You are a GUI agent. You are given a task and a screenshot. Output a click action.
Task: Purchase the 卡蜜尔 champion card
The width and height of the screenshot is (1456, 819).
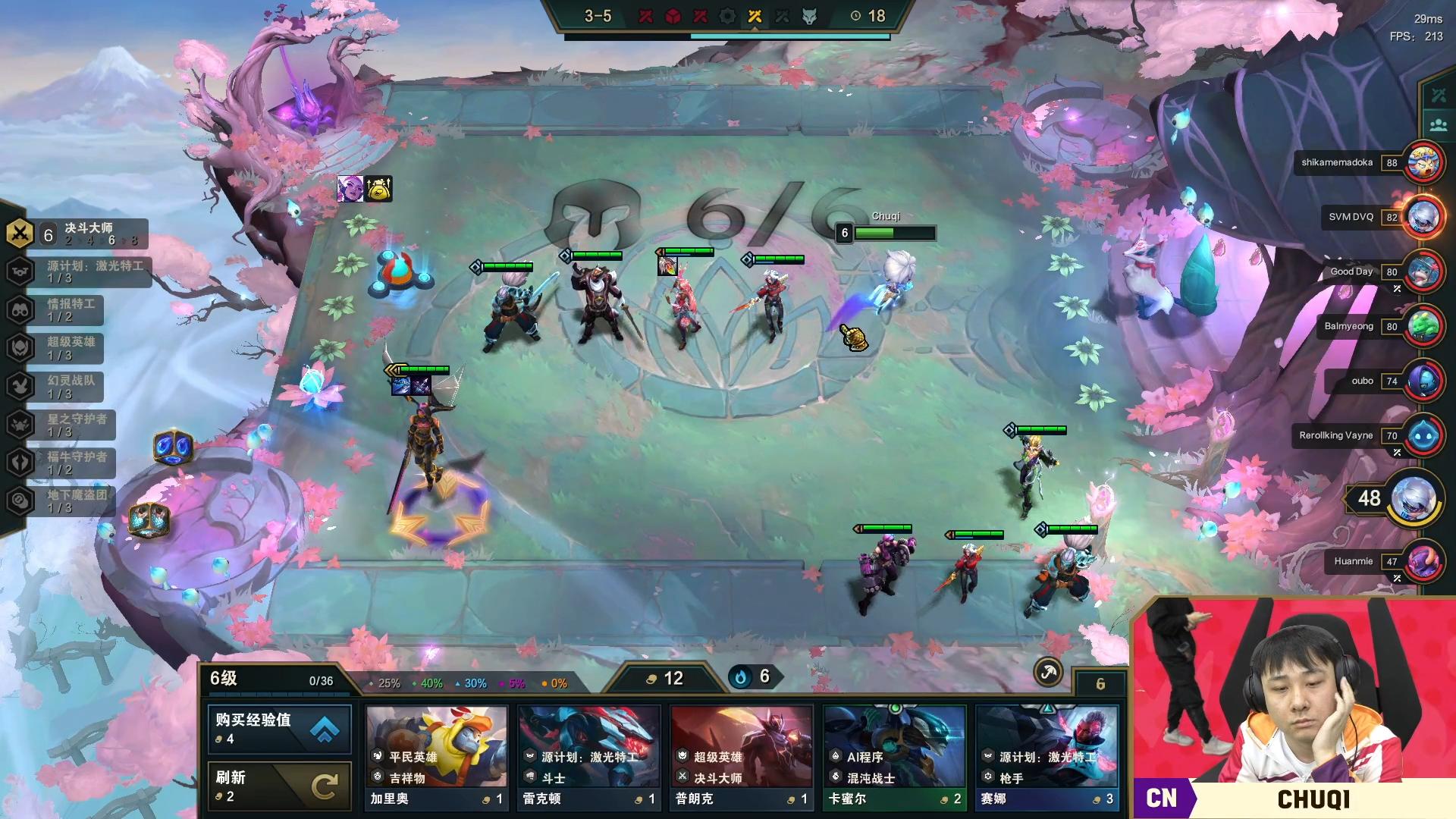[x=894, y=758]
